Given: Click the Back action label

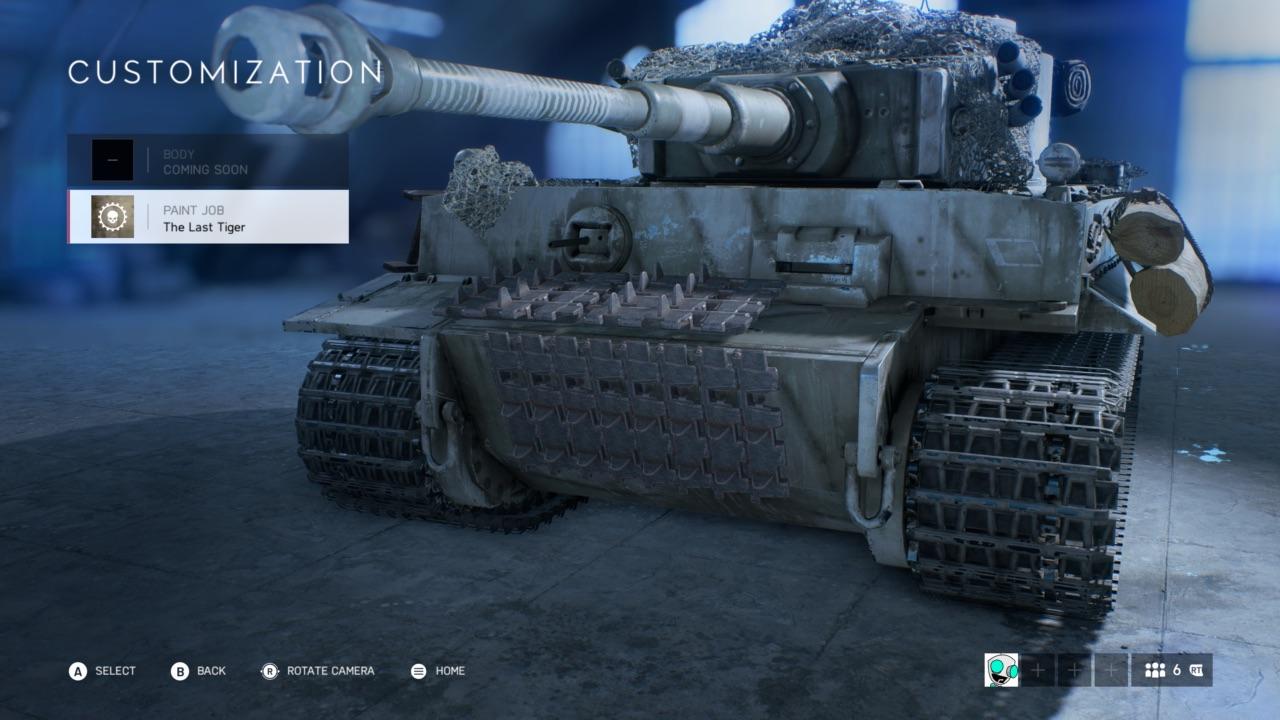Looking at the screenshot, I should click(209, 671).
